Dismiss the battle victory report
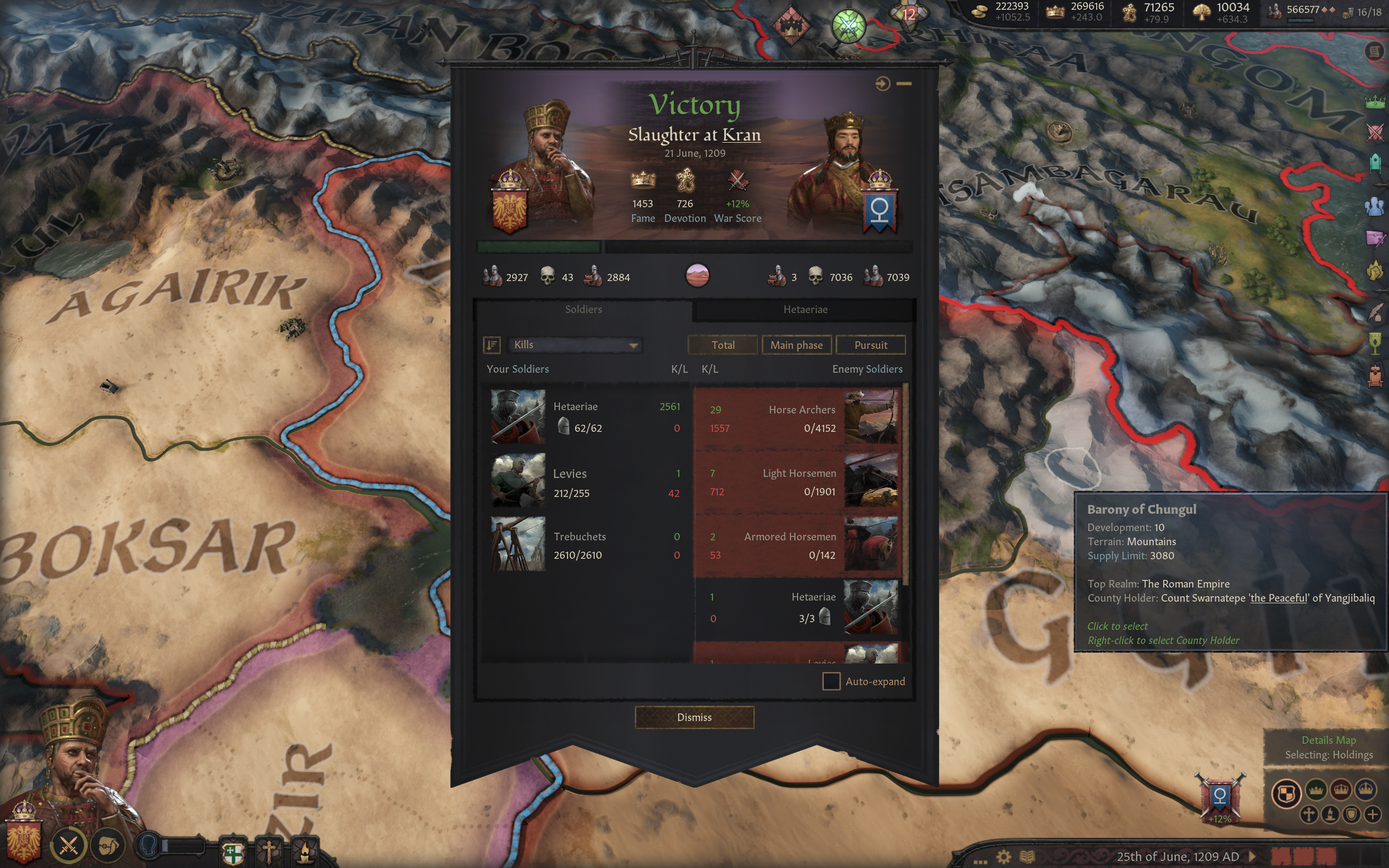Screen dimensions: 1389x868 (x=694, y=717)
